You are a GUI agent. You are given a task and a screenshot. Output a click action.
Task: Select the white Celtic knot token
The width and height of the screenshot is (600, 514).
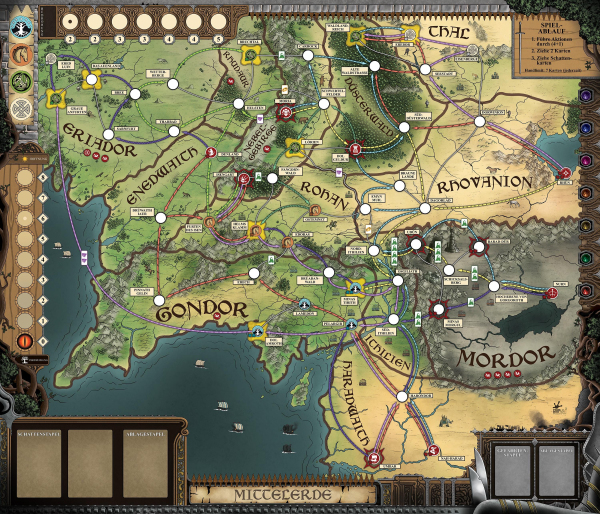click(x=22, y=104)
